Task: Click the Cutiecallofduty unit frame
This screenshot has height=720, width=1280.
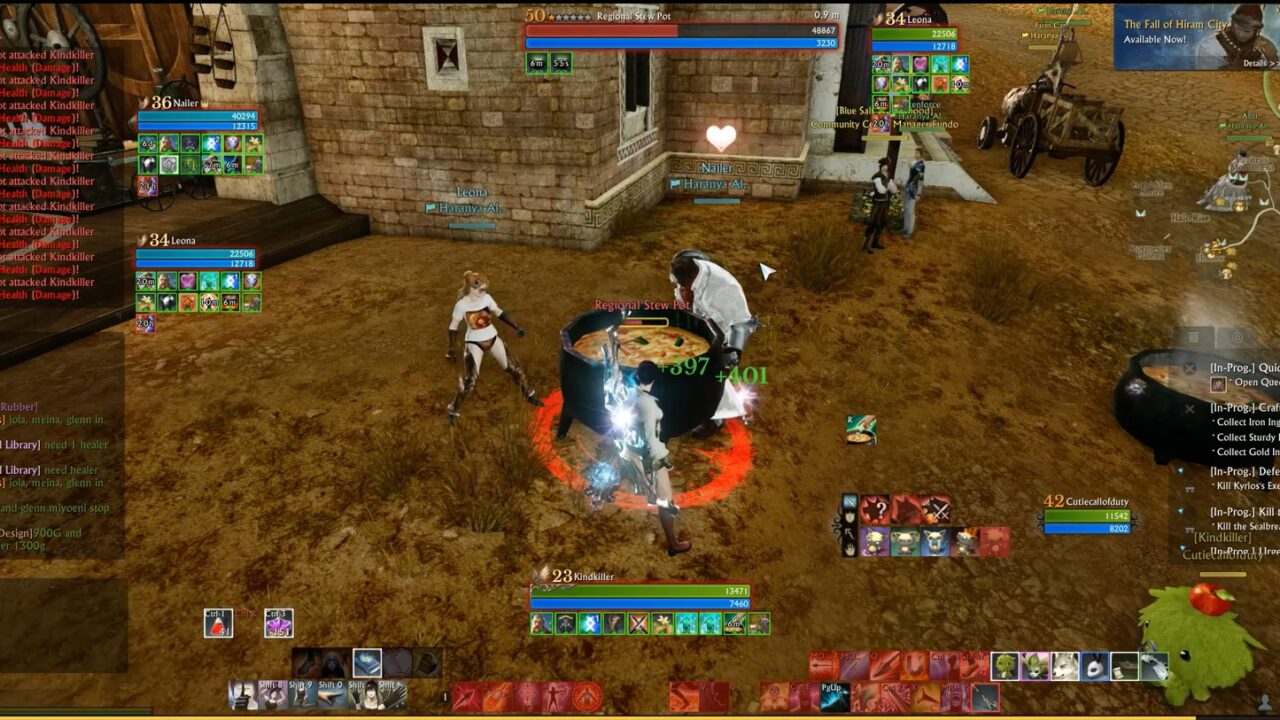Action: 1086,515
